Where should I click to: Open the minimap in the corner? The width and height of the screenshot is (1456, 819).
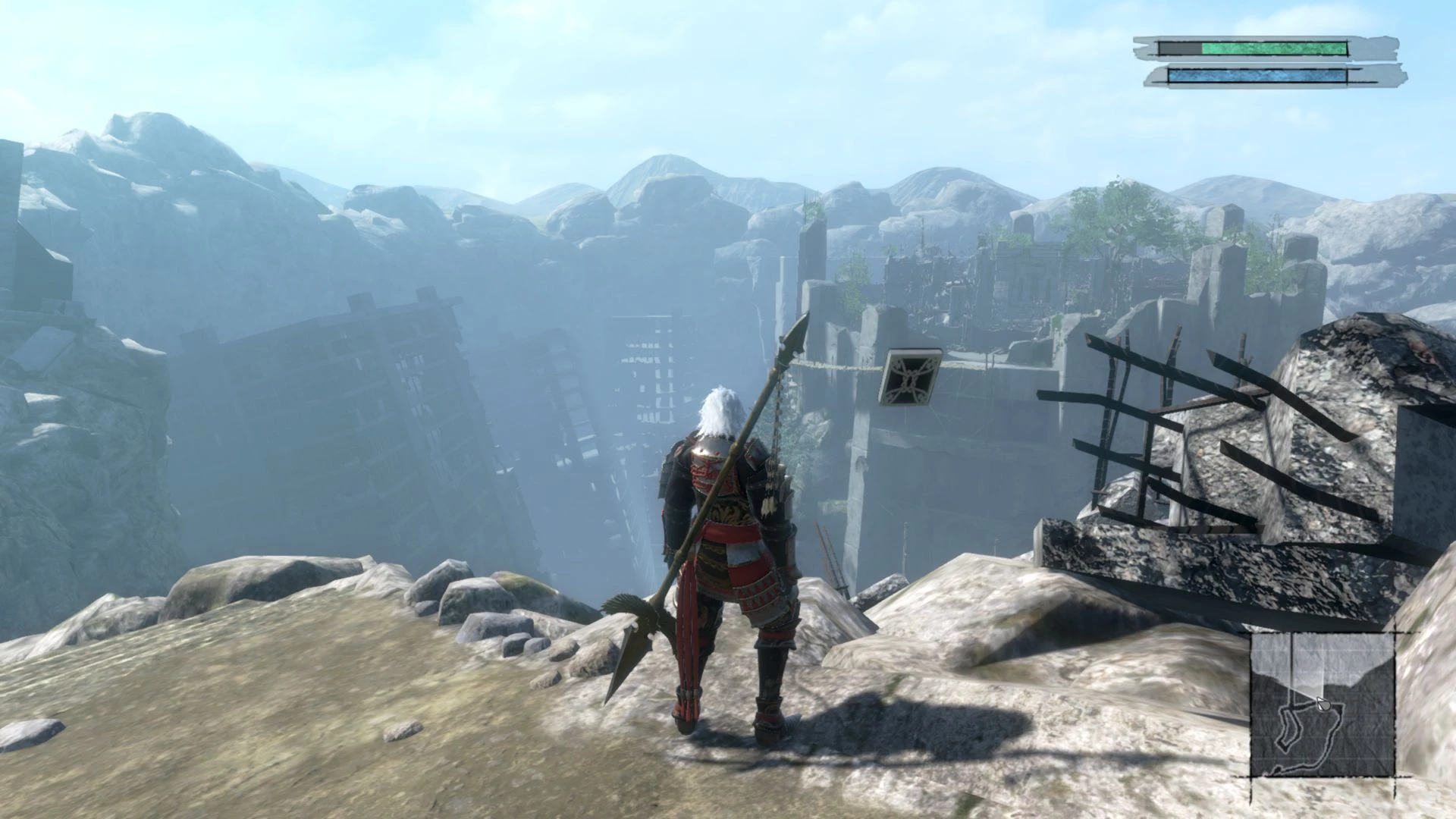pyautogui.click(x=1322, y=704)
